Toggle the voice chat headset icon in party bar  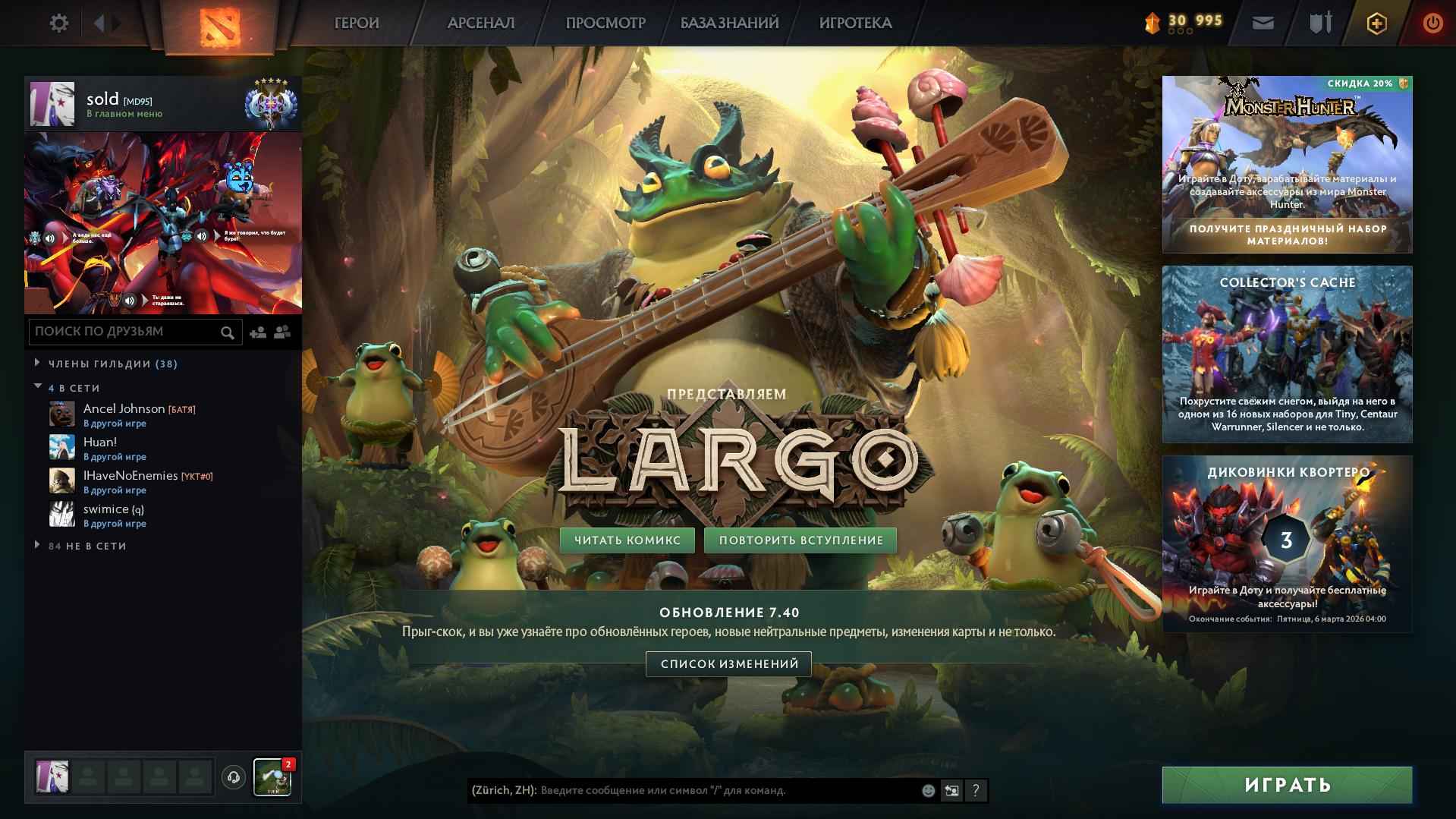(232, 776)
